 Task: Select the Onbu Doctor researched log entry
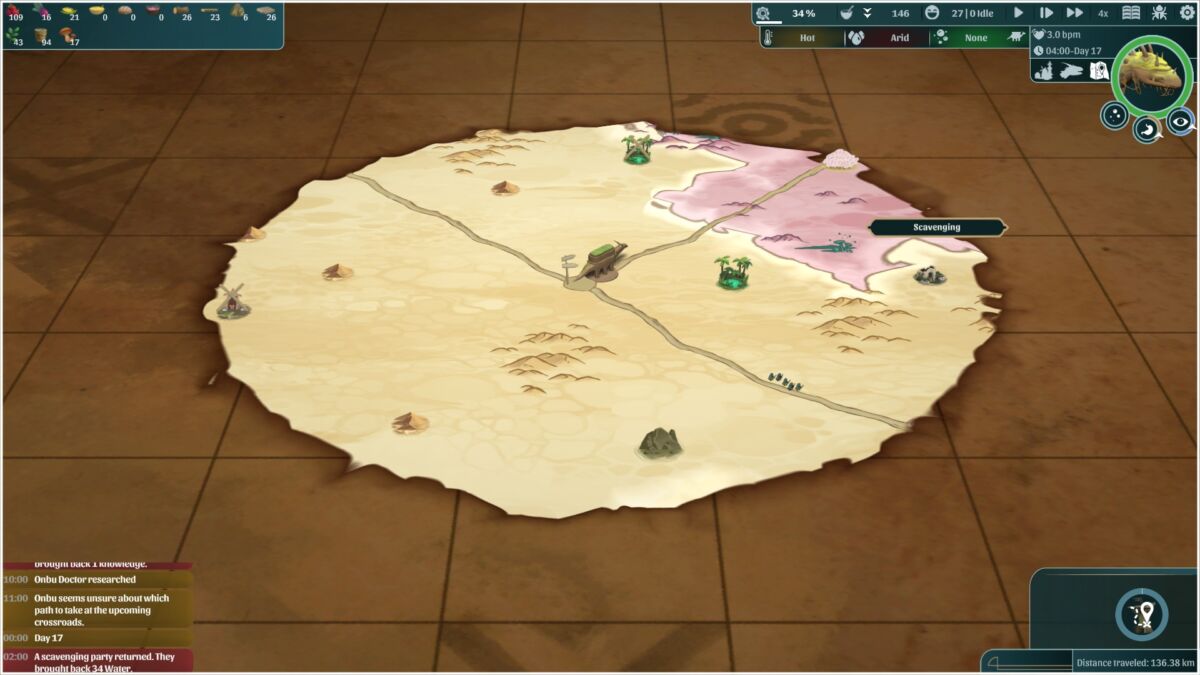point(97,579)
